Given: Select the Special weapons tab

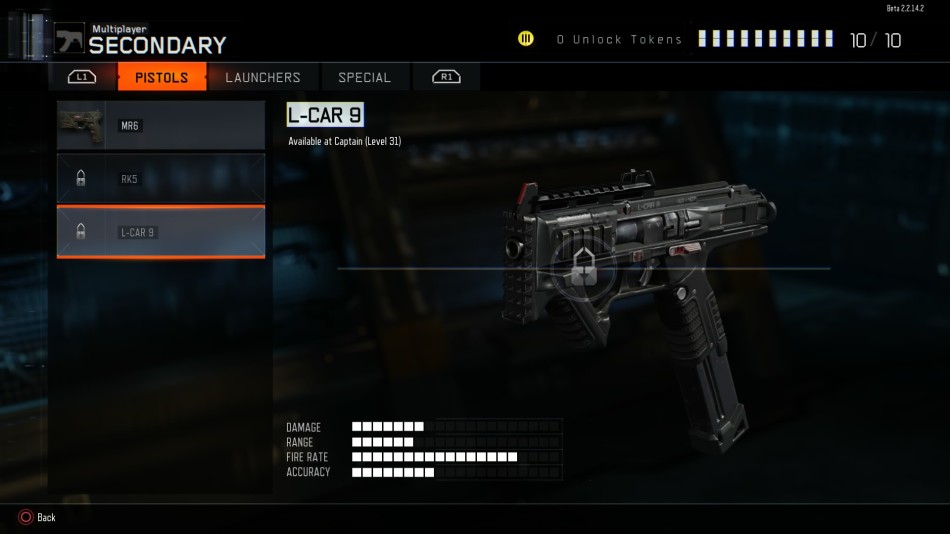Looking at the screenshot, I should click(364, 77).
